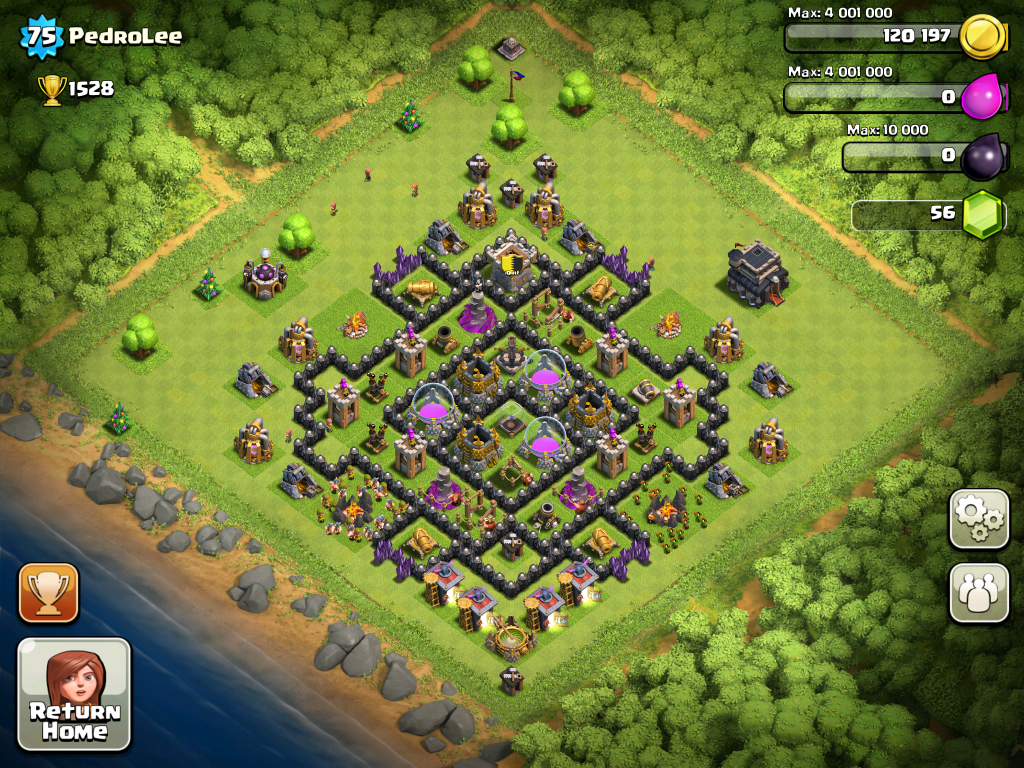Select the green gem icon

point(982,214)
